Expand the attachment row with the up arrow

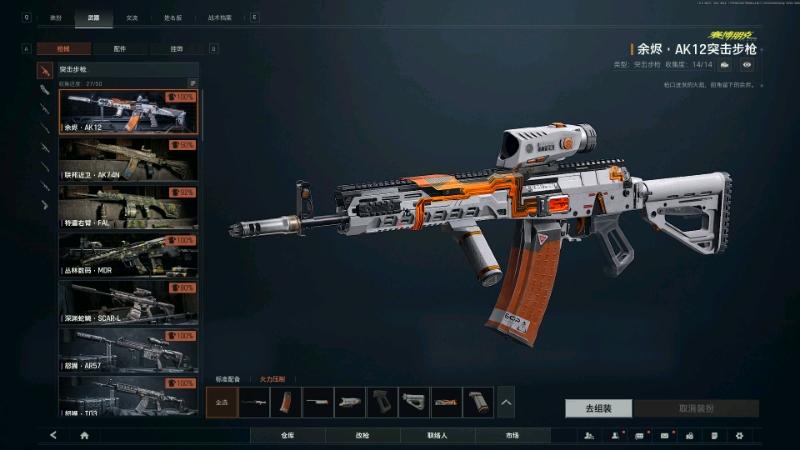(x=506, y=402)
